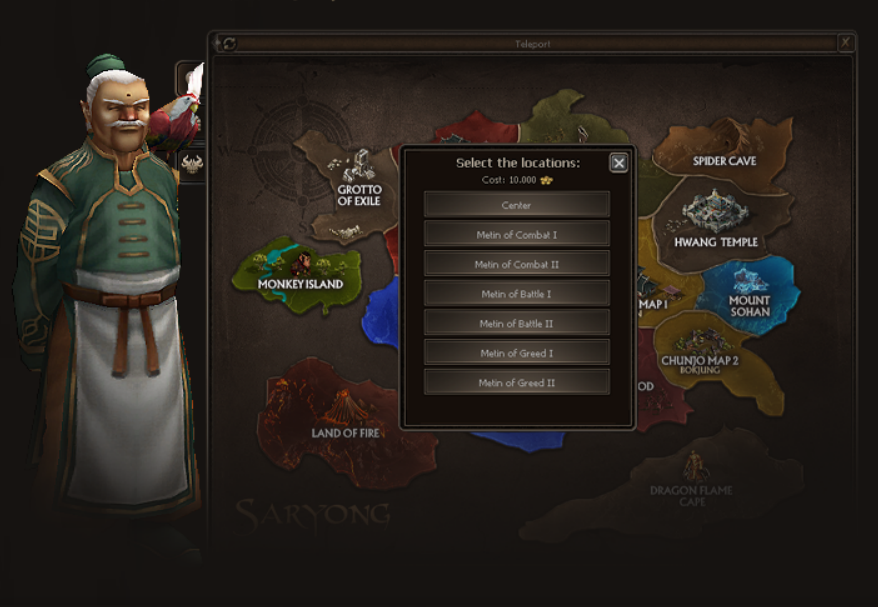This screenshot has width=878, height=607.
Task: Select Metin of Greed I location
Action: coord(516,353)
